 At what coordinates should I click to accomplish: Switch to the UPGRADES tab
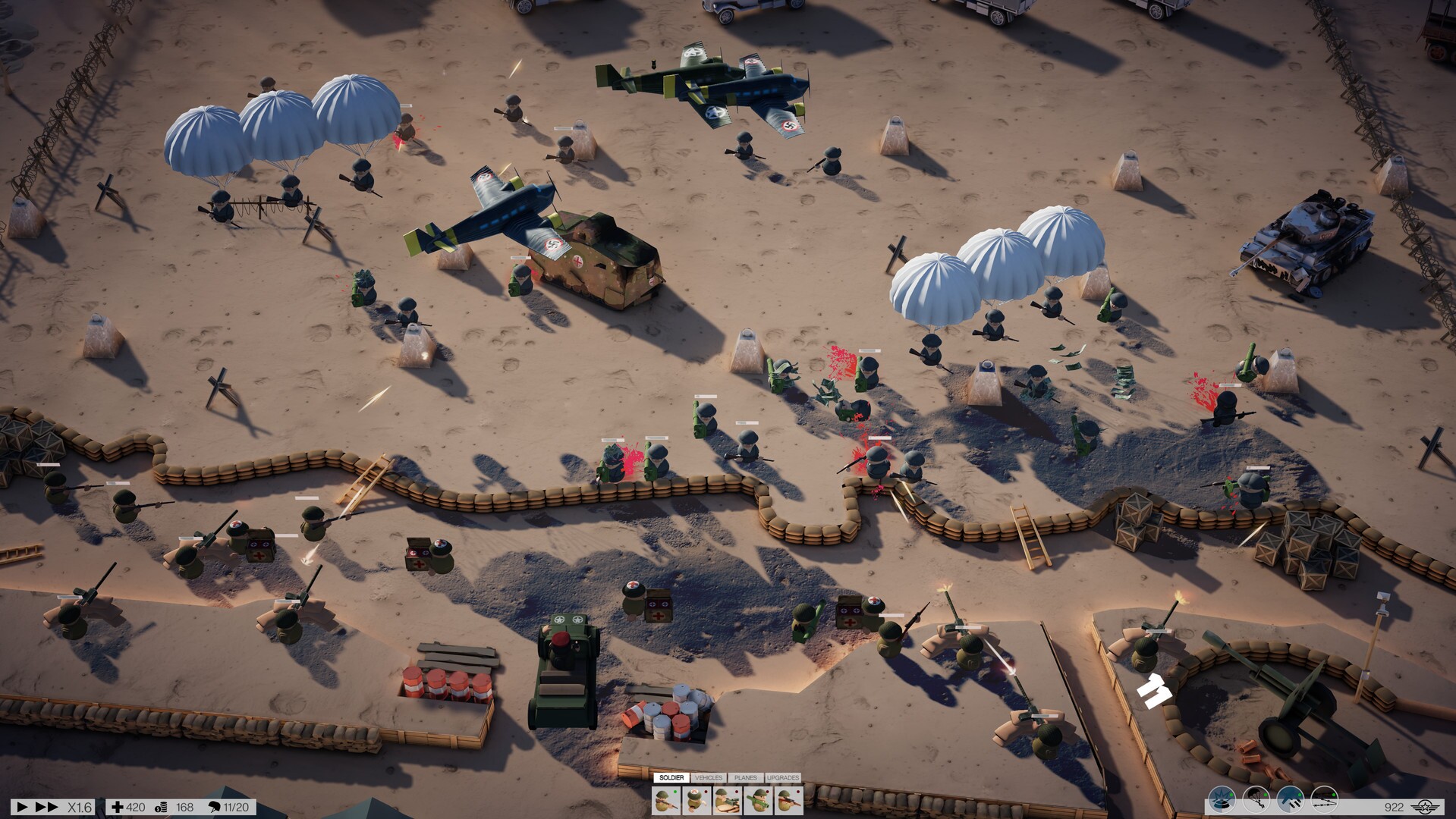click(784, 778)
